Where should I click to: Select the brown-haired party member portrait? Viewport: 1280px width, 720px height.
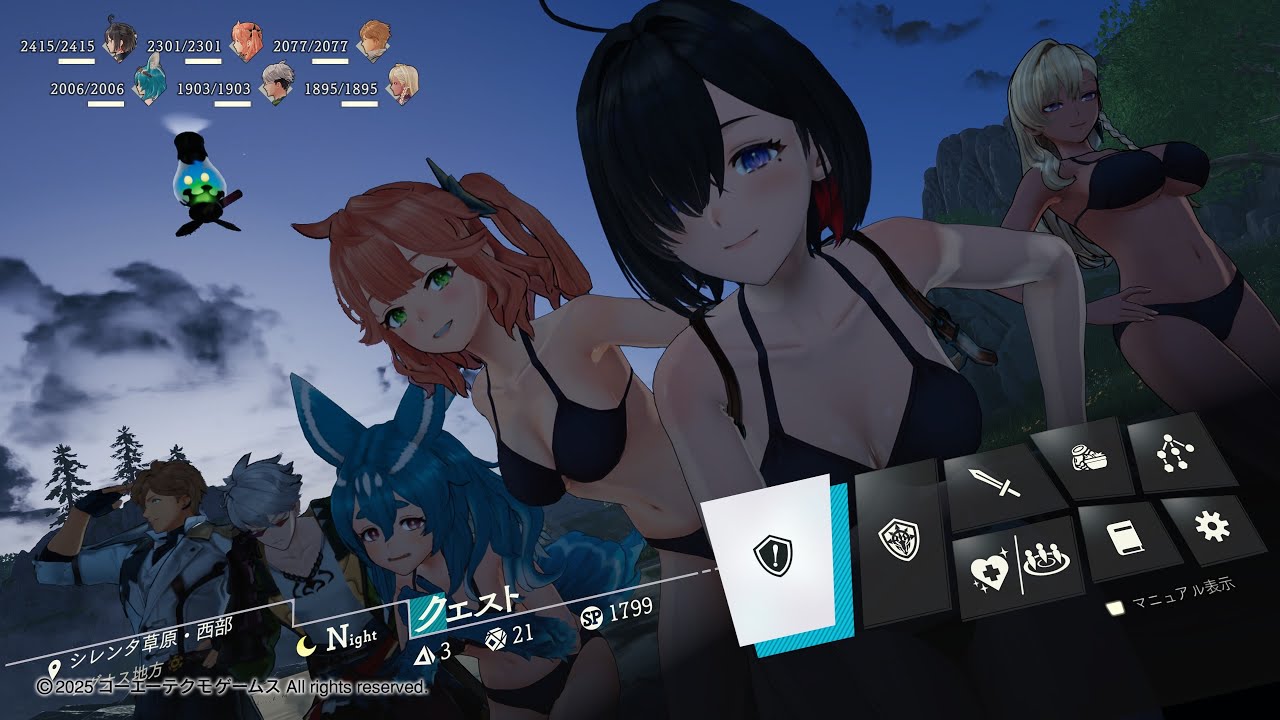tap(374, 40)
